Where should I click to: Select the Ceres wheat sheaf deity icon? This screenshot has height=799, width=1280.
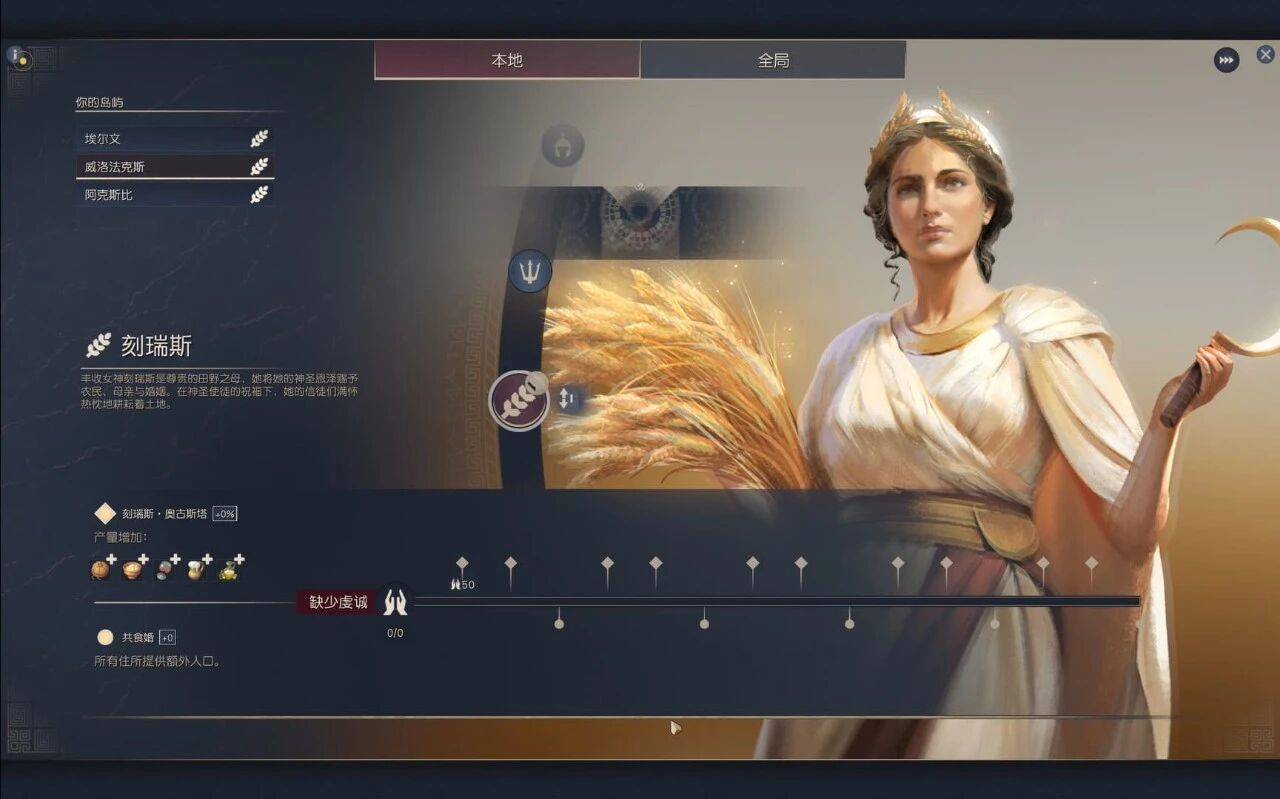click(521, 399)
